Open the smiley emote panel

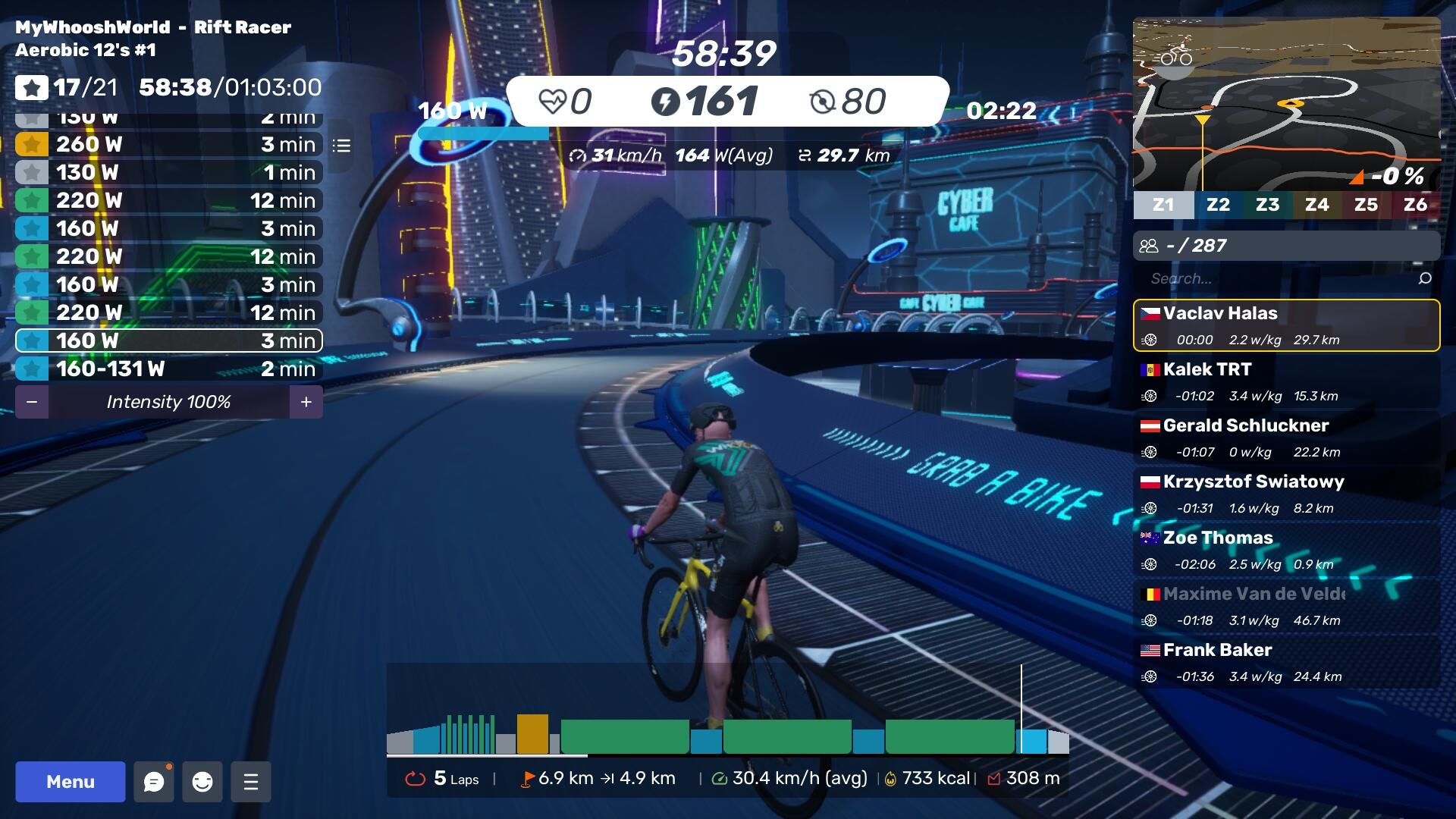pyautogui.click(x=202, y=782)
